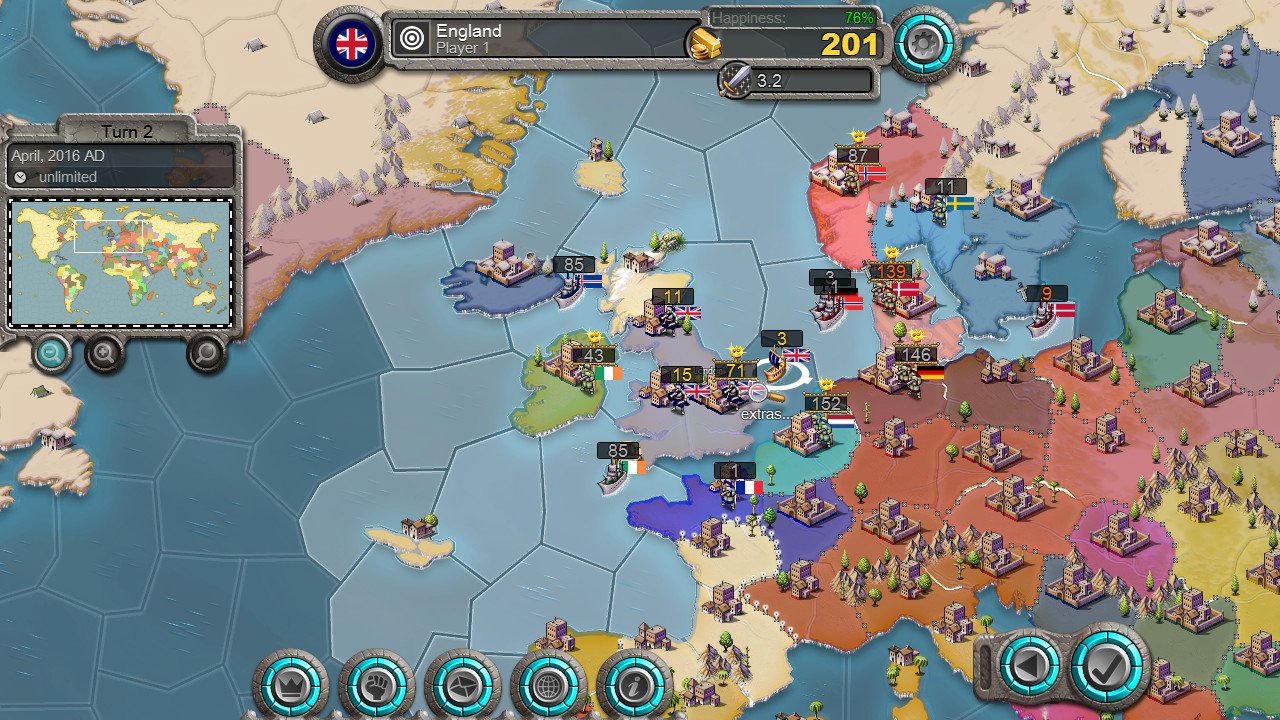The height and width of the screenshot is (720, 1280).
Task: Click the sword icon next to army strength
Action: coord(733,81)
